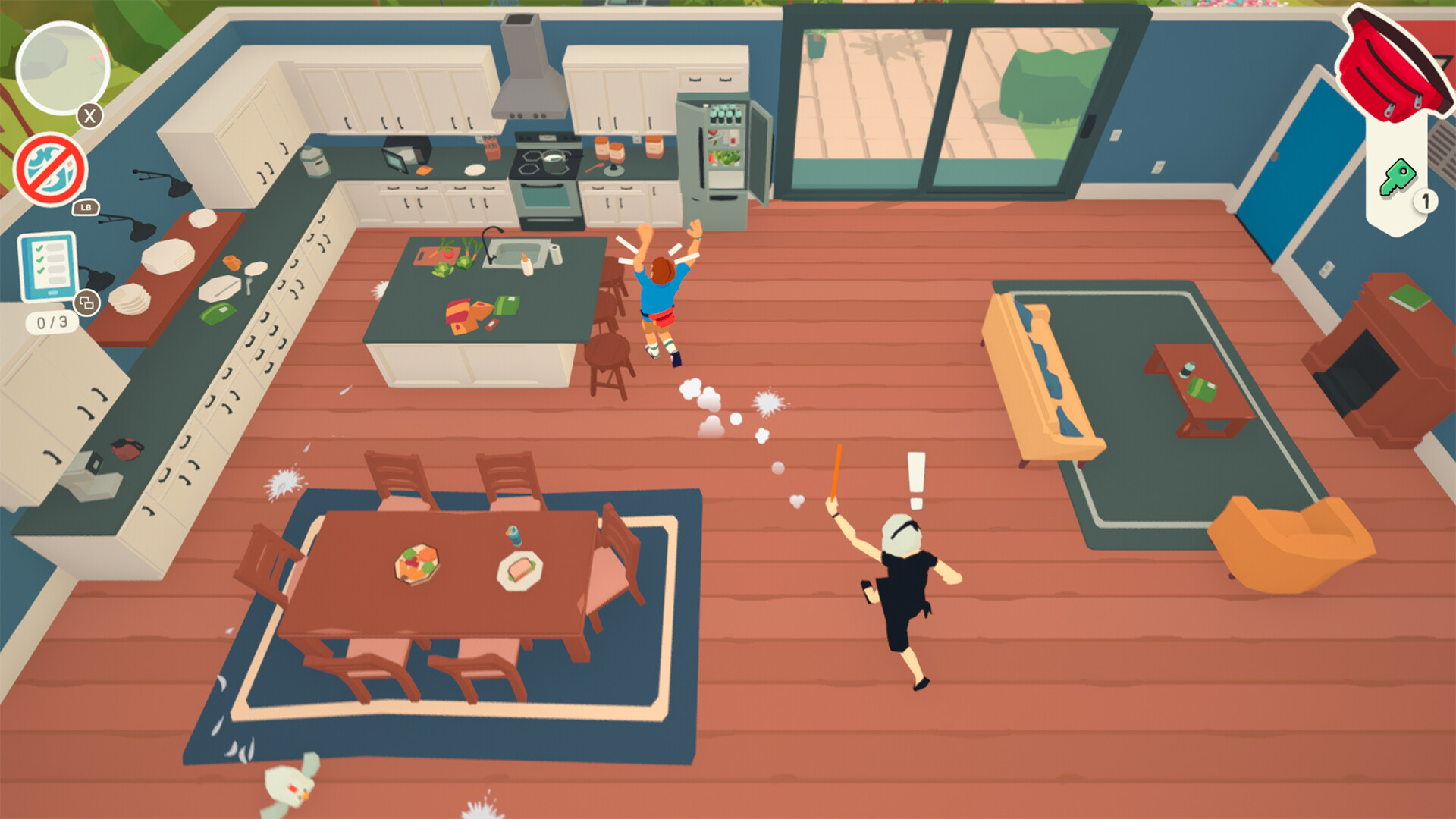
Task: Click the pot on the stove
Action: [x=554, y=162]
